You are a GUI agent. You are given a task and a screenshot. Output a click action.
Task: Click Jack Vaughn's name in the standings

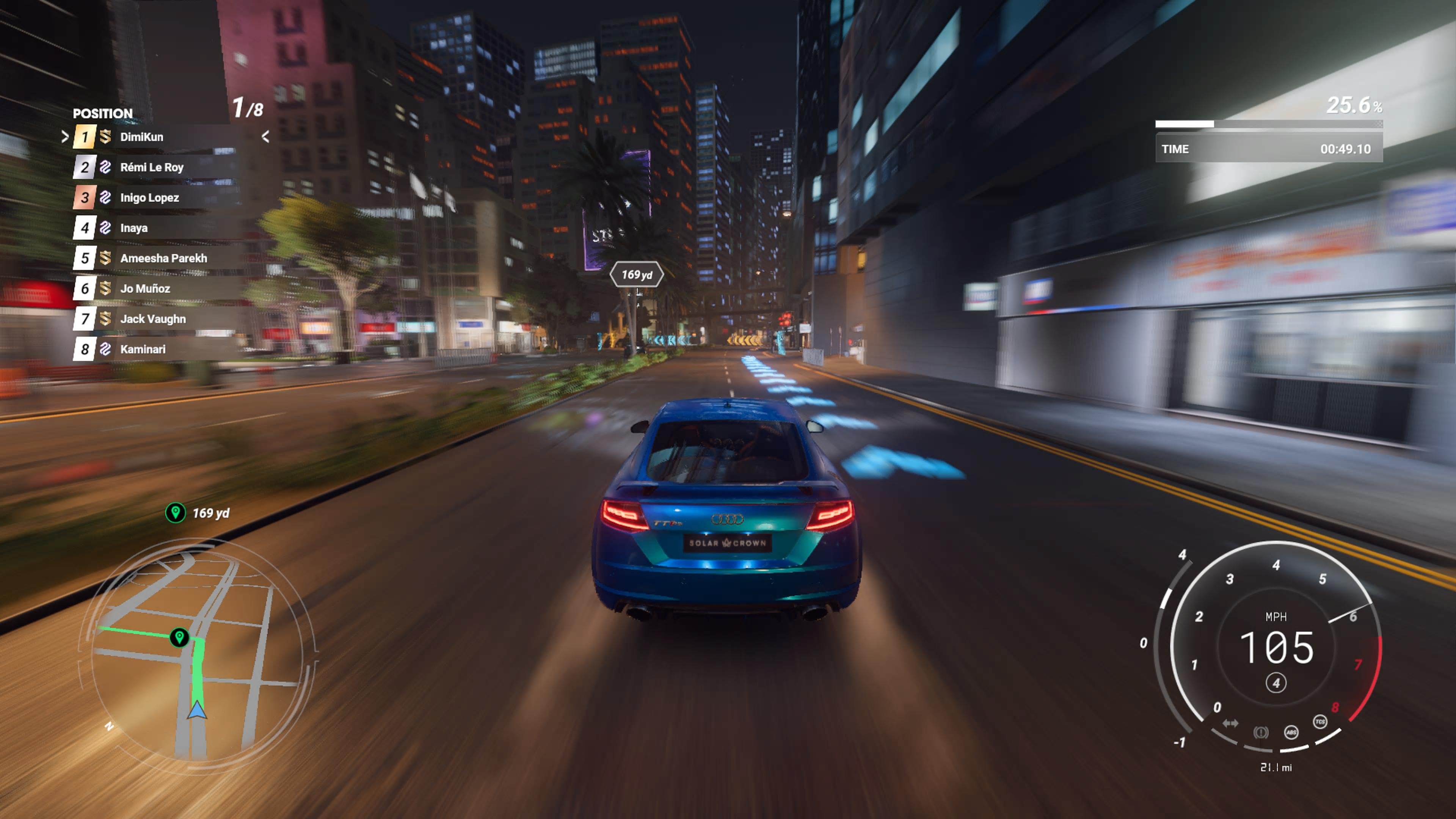154,319
